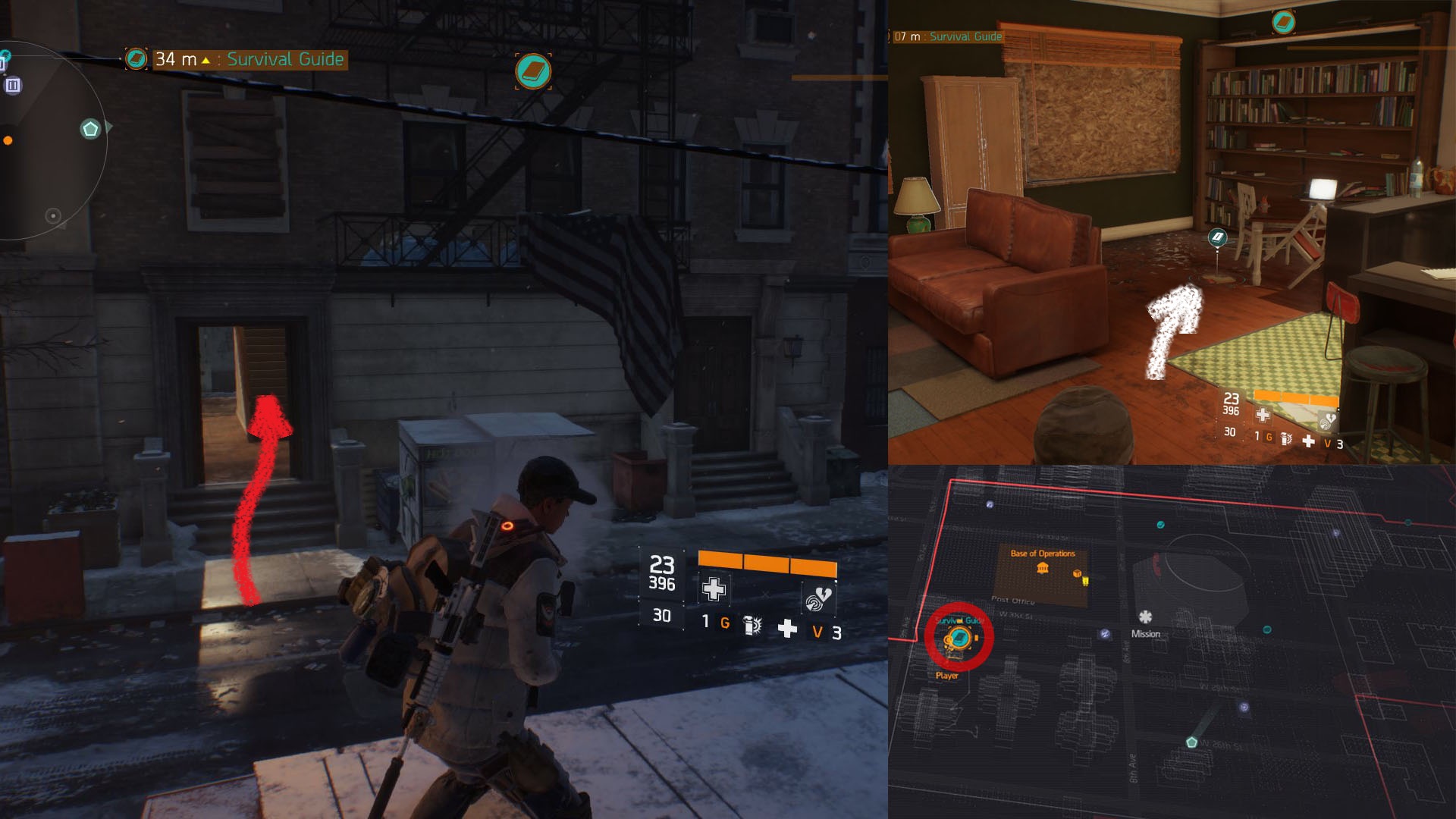The image size is (1456, 819).
Task: Open the Base of Operations map marker
Action: (1043, 568)
